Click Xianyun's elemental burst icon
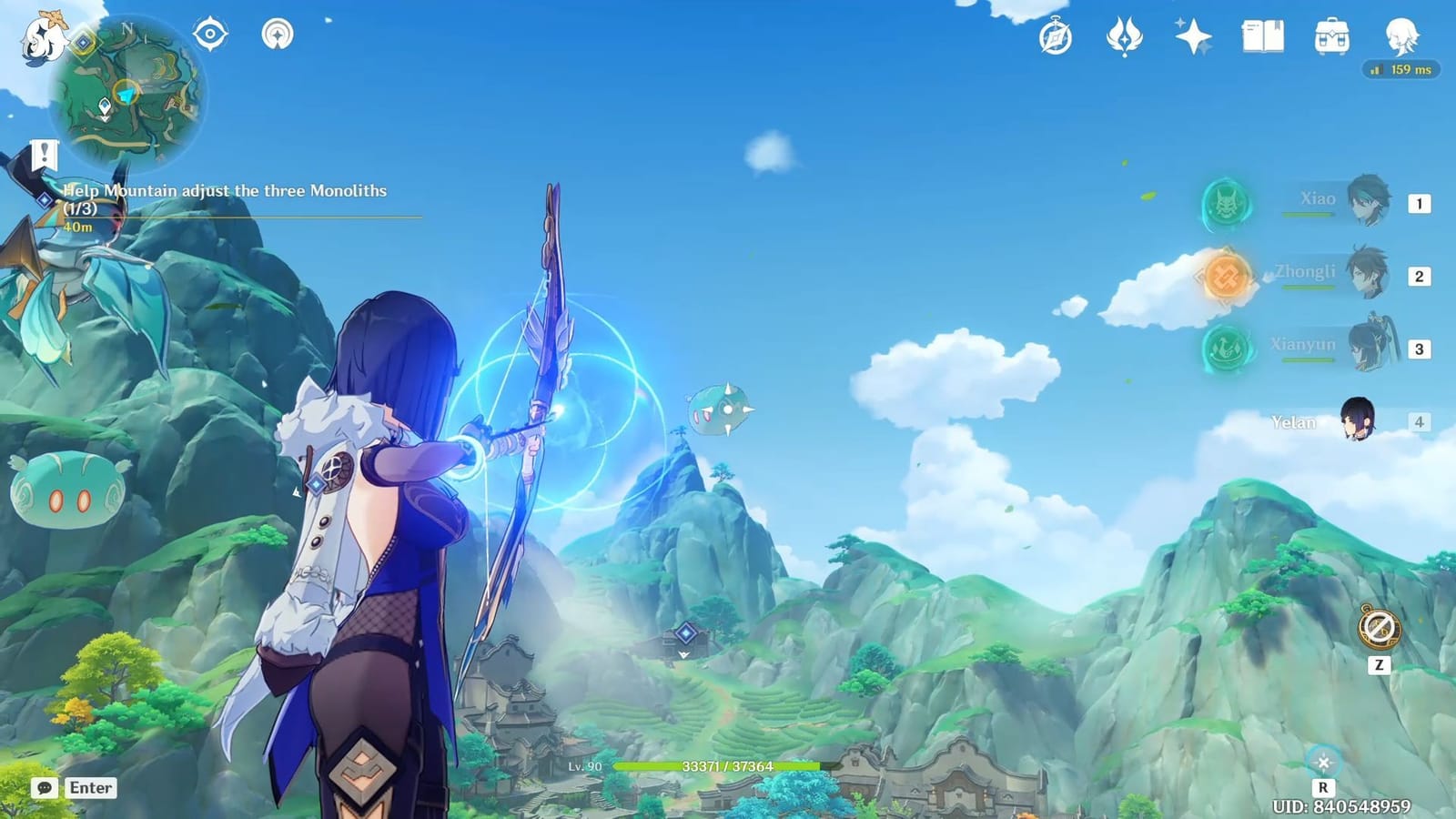Viewport: 1456px width, 819px height. 1227,347
